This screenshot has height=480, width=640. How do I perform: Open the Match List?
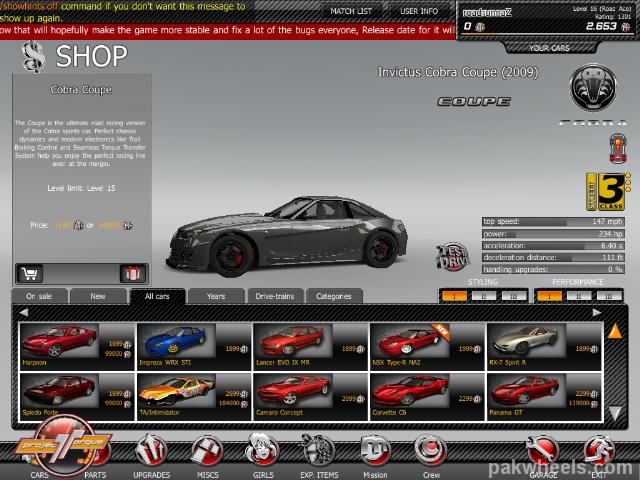(350, 11)
